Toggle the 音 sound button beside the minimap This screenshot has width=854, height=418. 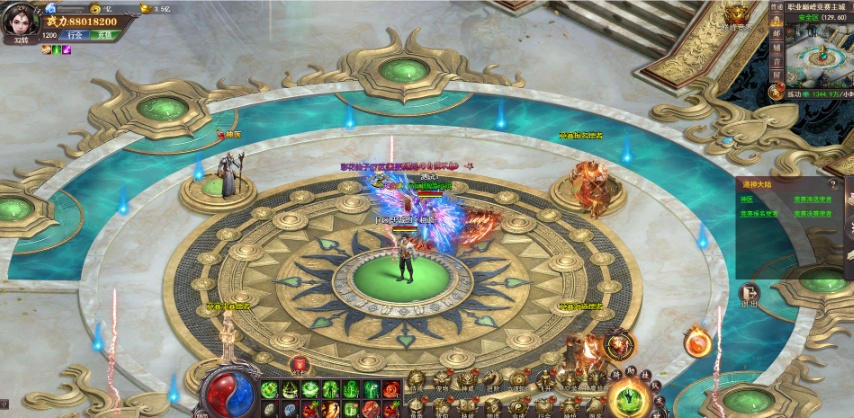coord(777,61)
